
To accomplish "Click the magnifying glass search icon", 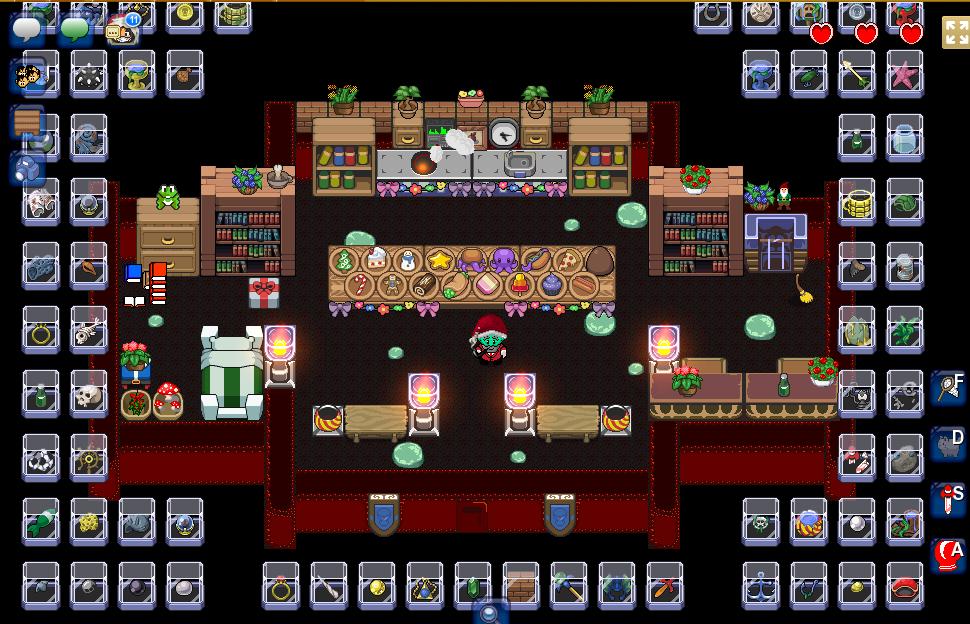I will pyautogui.click(x=490, y=612).
